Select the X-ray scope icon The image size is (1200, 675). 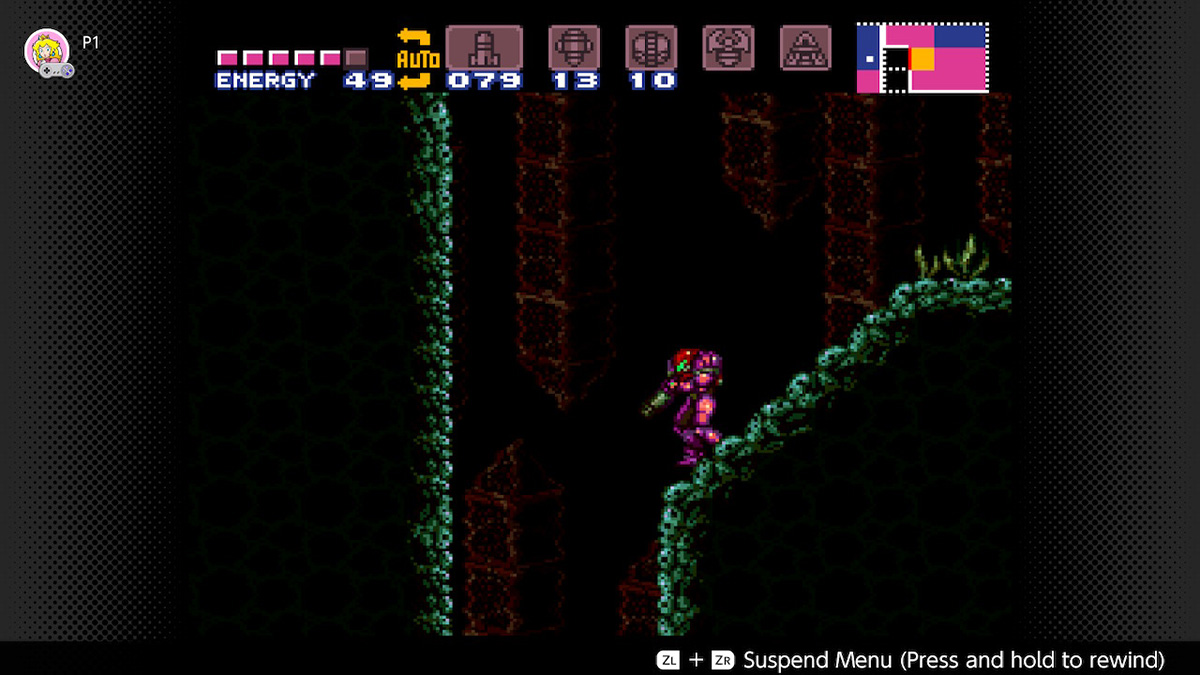coord(805,47)
